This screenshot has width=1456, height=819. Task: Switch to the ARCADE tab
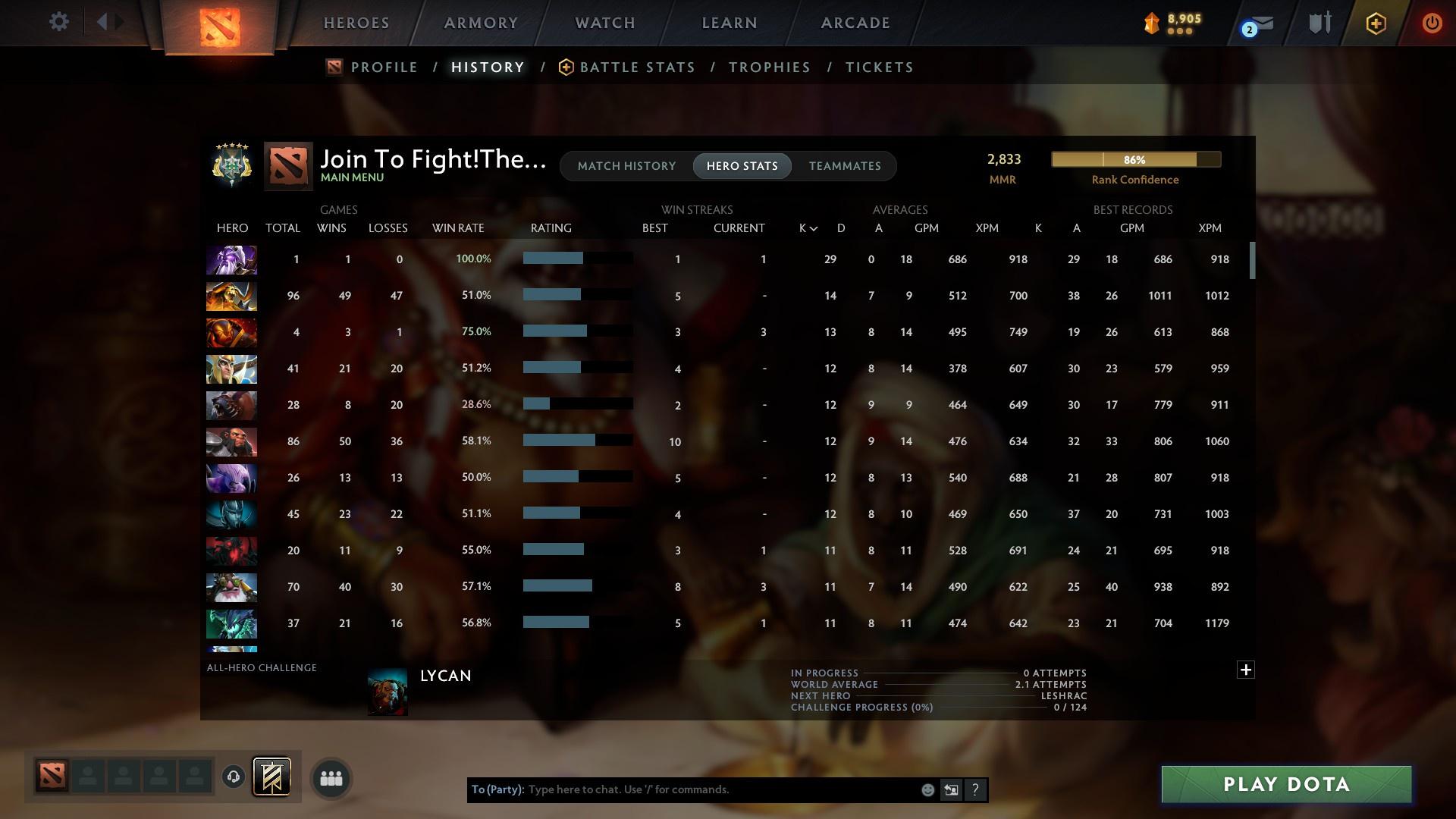855,23
